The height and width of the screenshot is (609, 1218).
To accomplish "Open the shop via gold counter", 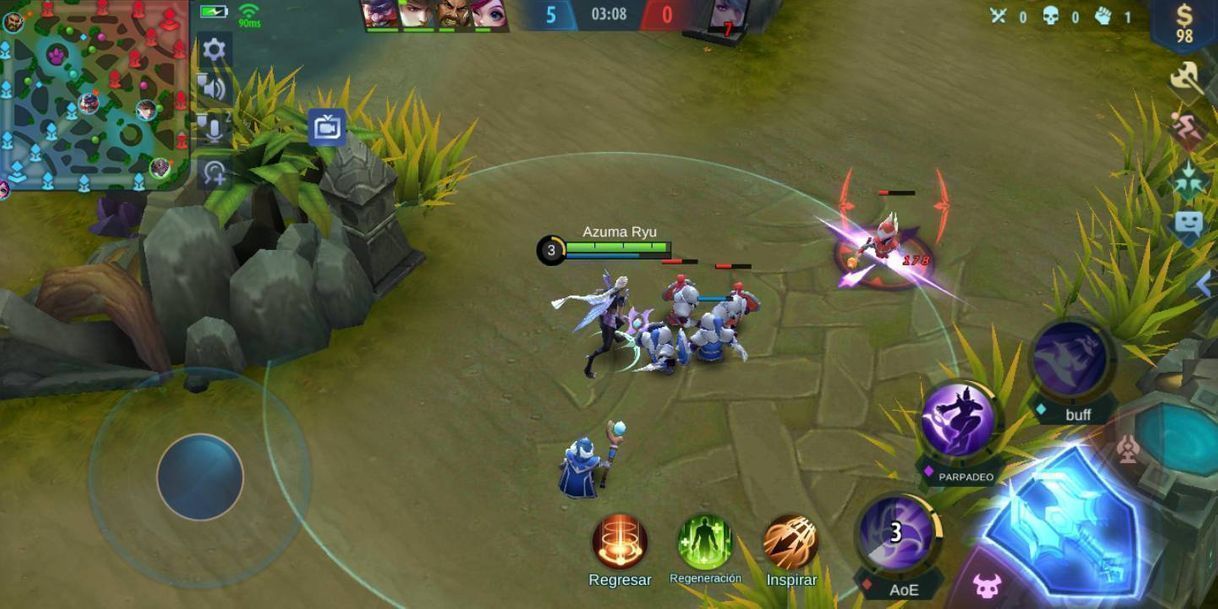I will (1184, 24).
